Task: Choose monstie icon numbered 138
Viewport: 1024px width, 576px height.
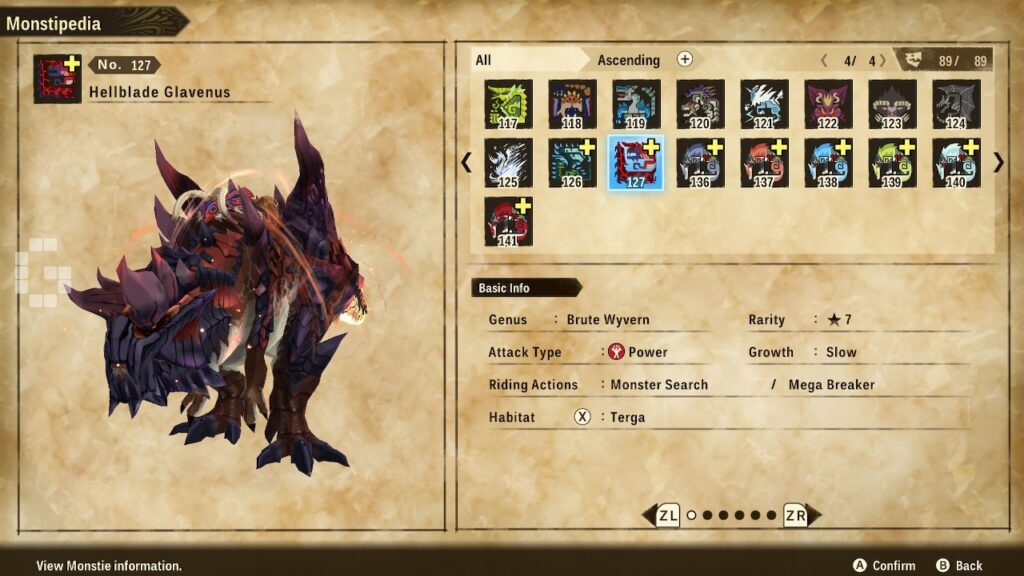Action: pyautogui.click(x=829, y=163)
